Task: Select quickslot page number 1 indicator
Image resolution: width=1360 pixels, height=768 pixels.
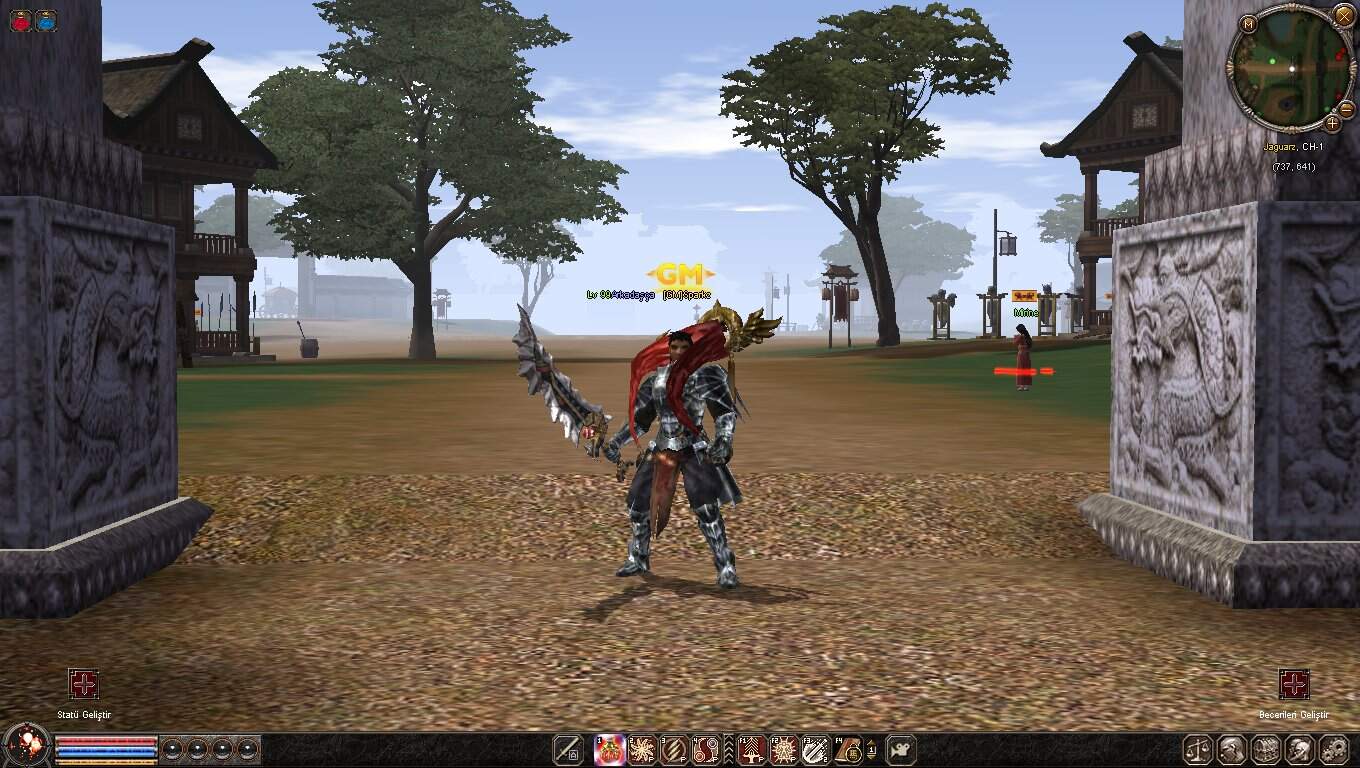Action: tap(873, 750)
